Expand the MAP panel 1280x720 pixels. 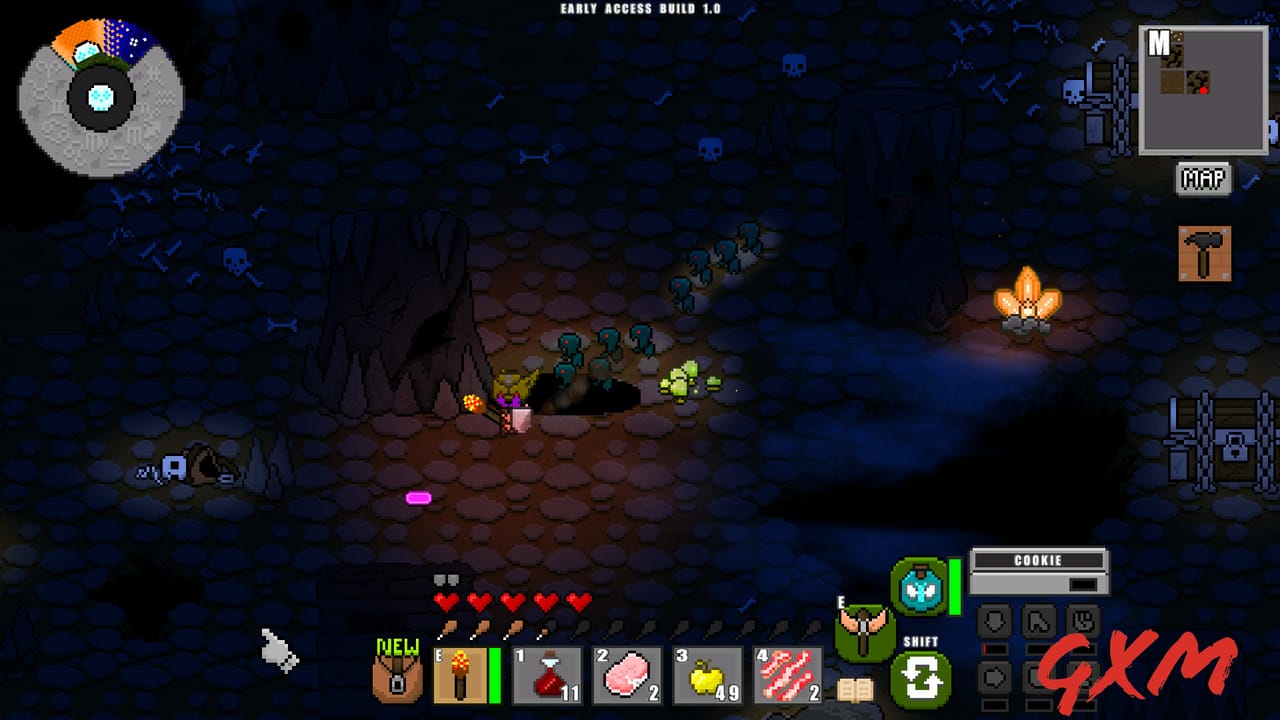tap(1203, 180)
